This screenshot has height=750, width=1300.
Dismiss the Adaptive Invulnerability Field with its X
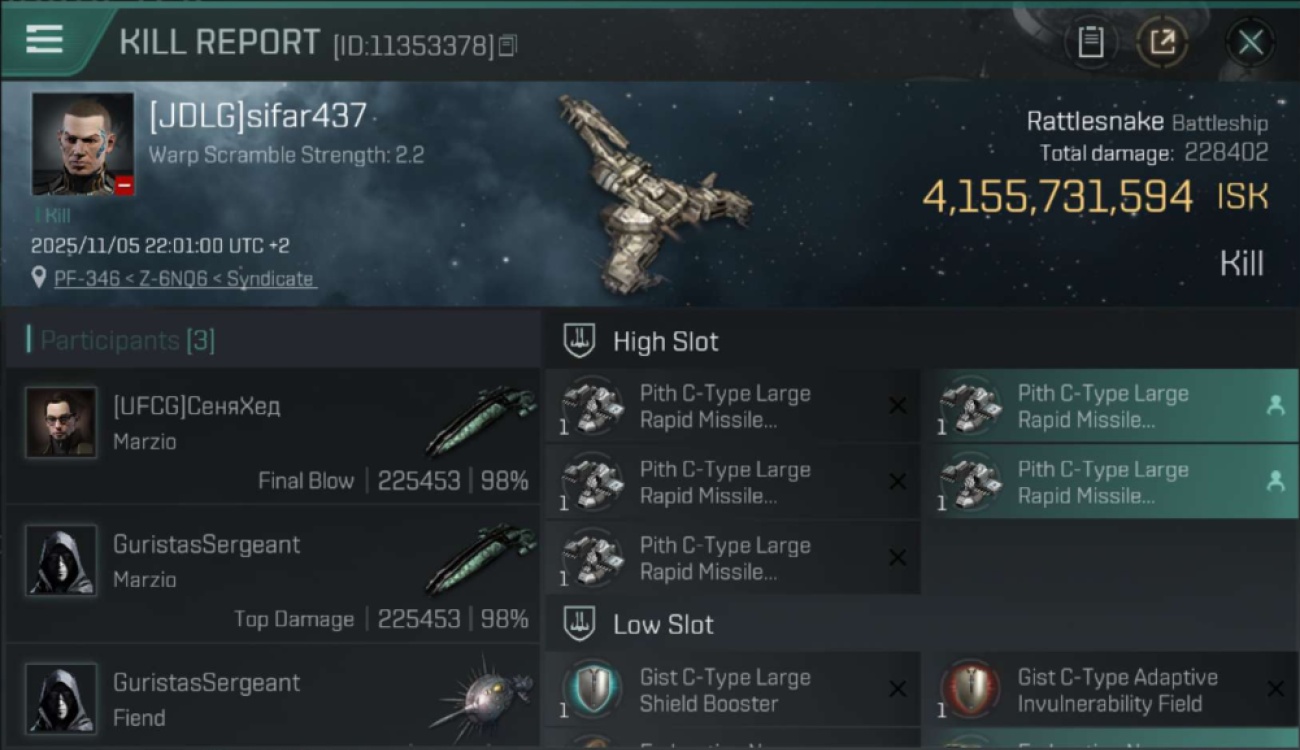coord(1274,688)
